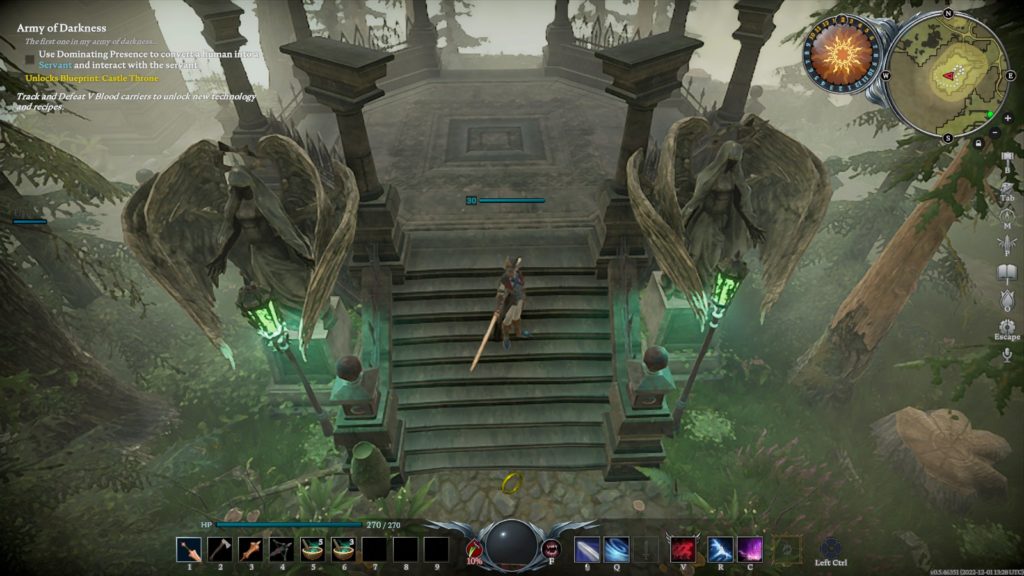Select the mace in hotbar slot 3
This screenshot has width=1024, height=576.
tap(250, 549)
